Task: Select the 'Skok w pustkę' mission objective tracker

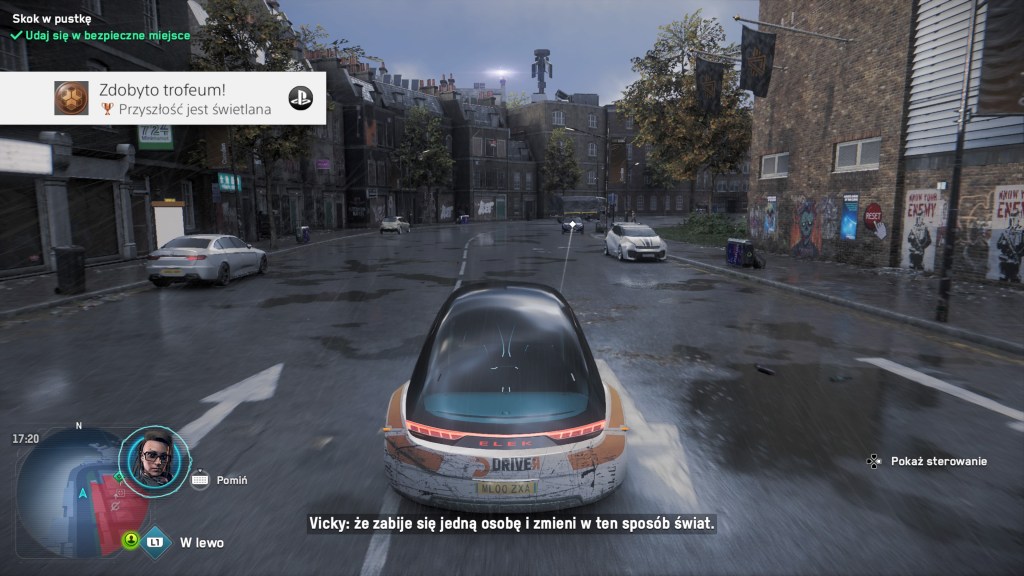Action: tap(52, 18)
